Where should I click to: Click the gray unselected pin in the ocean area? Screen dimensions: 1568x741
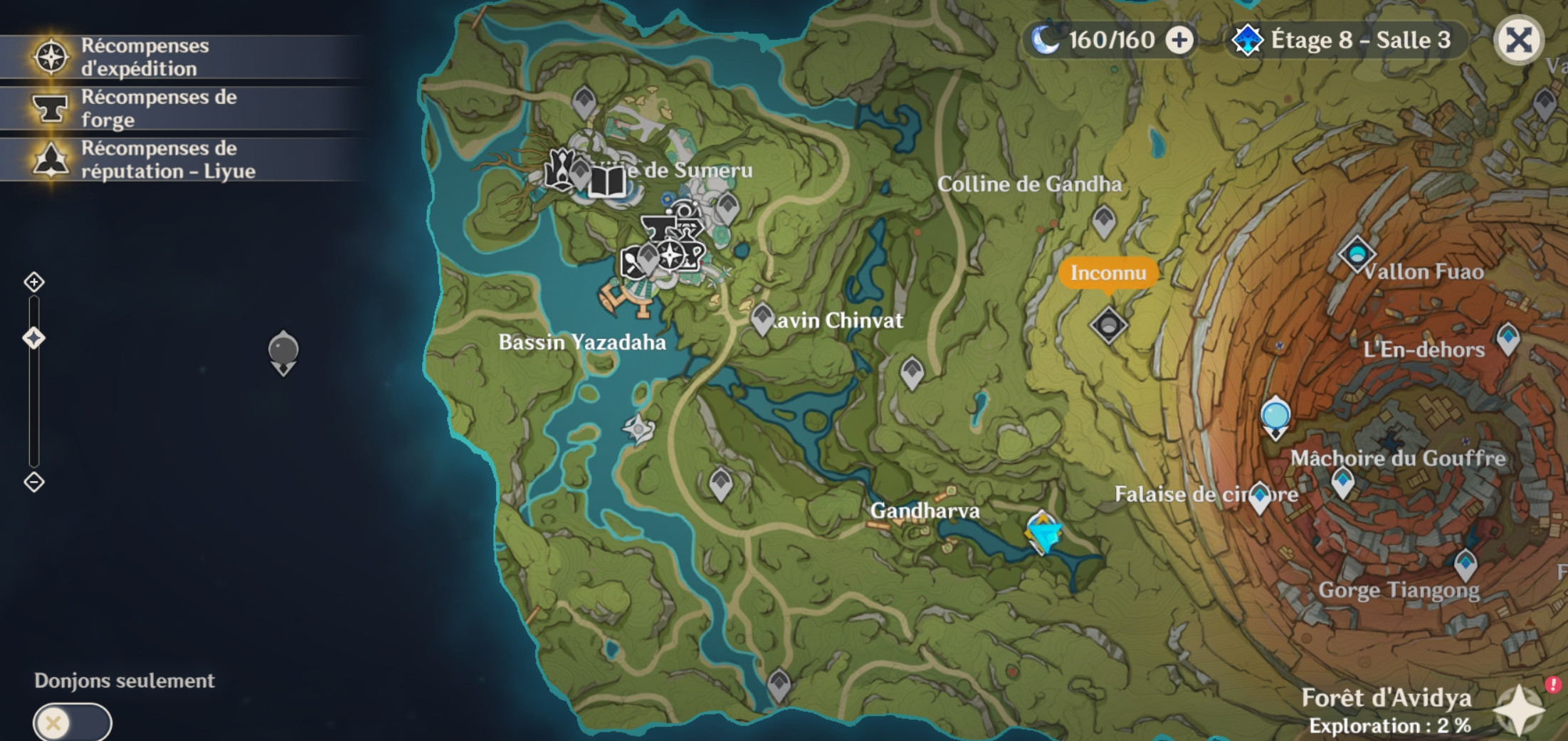[283, 347]
